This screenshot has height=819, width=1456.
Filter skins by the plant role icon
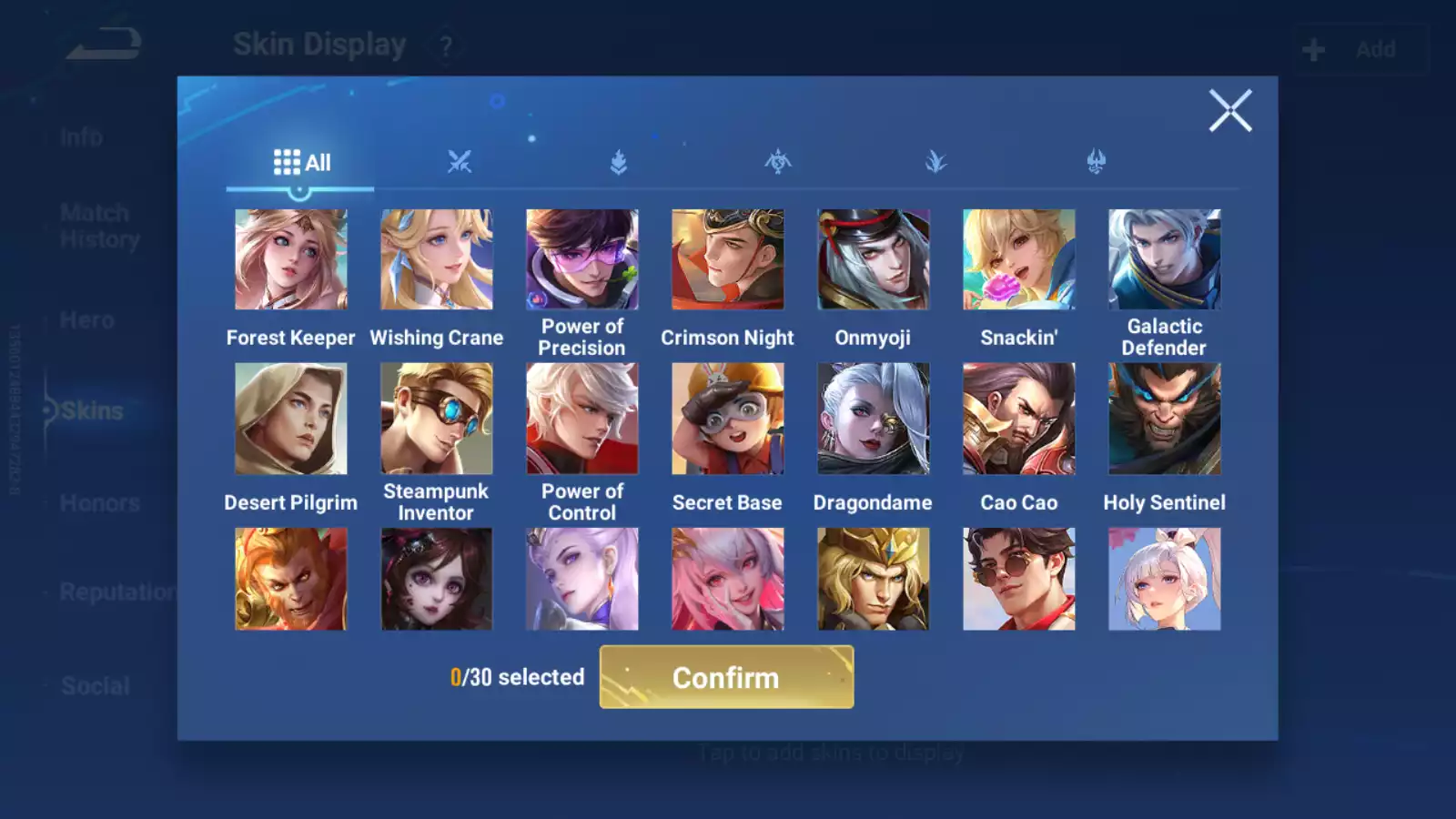point(937,162)
